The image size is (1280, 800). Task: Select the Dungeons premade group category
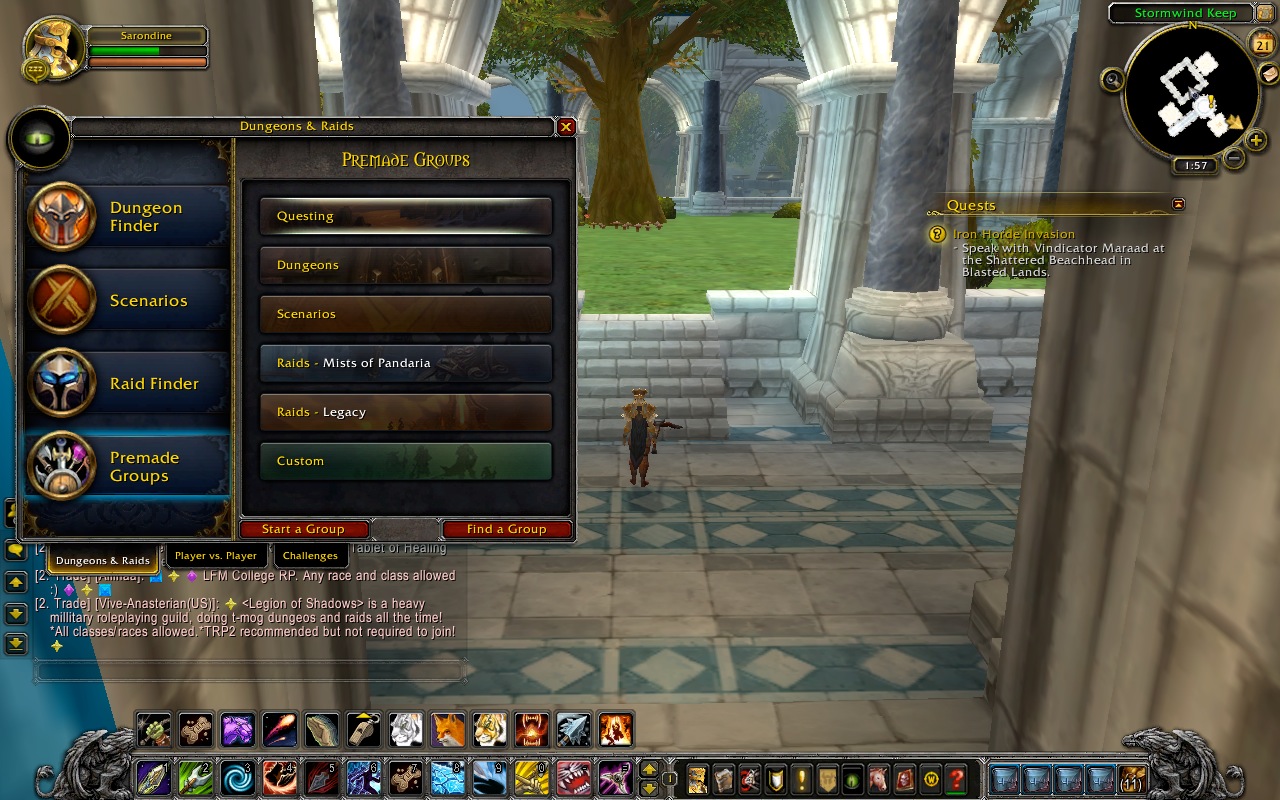pos(405,265)
